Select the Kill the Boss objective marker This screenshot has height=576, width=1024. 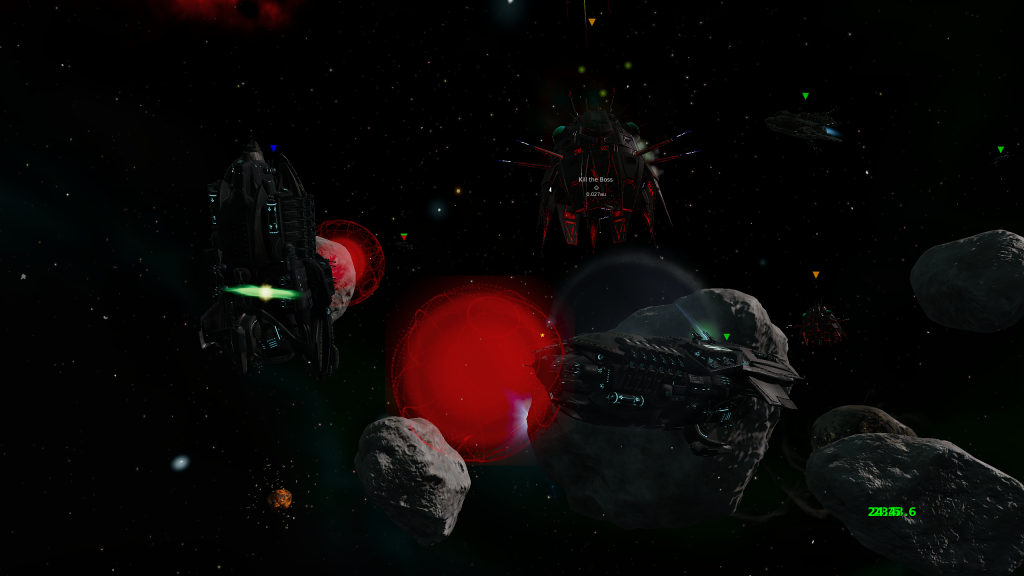596,187
